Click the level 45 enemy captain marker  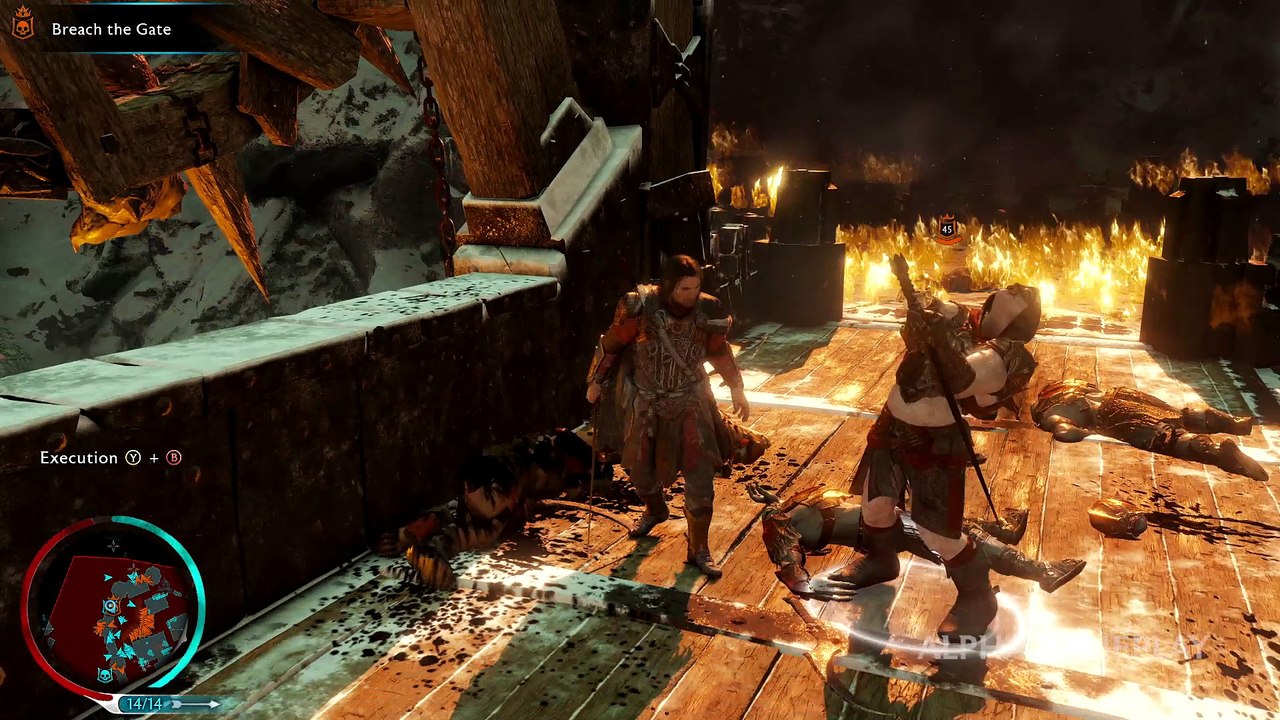[x=947, y=229]
